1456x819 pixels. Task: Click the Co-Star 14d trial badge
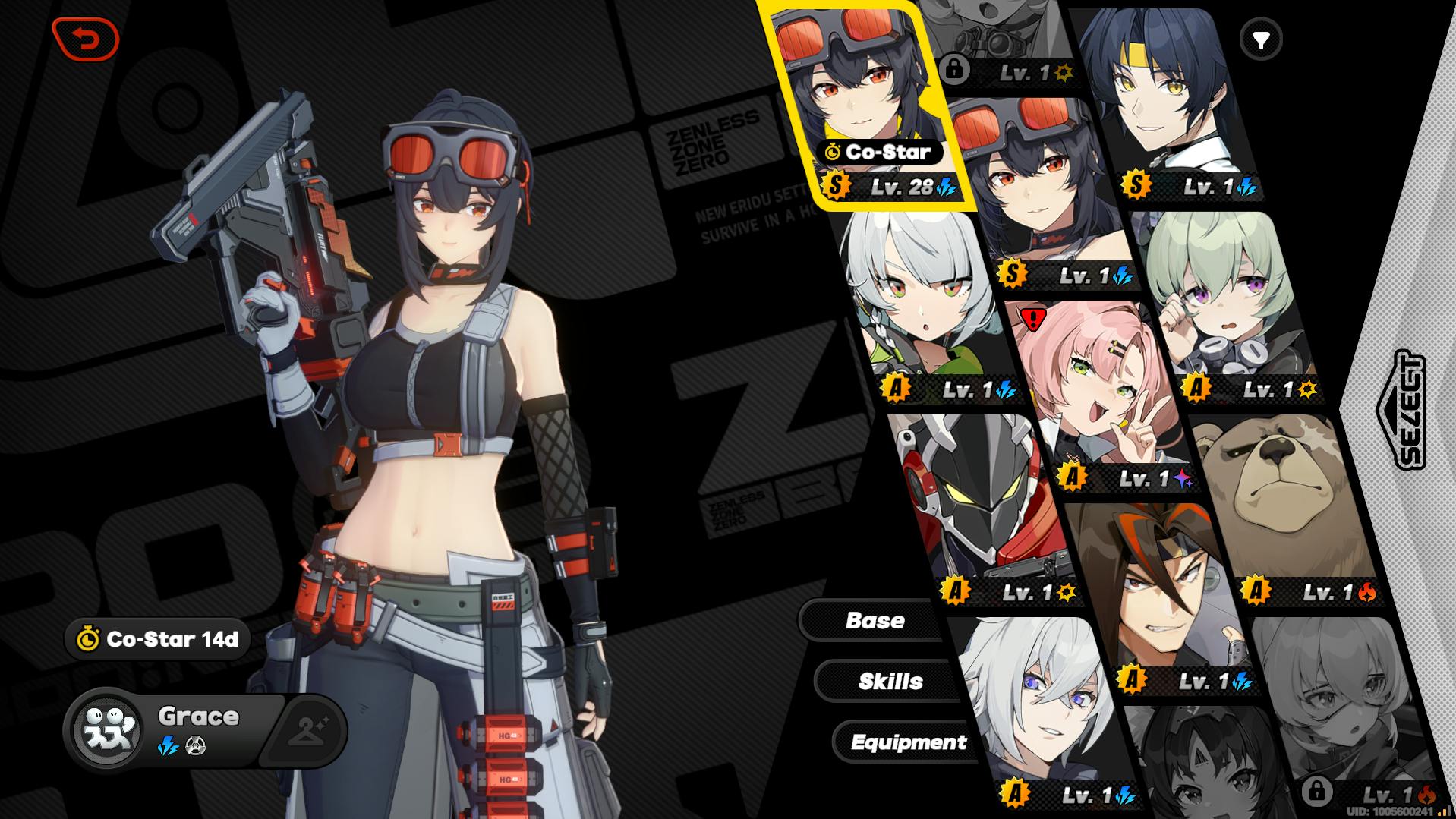159,639
